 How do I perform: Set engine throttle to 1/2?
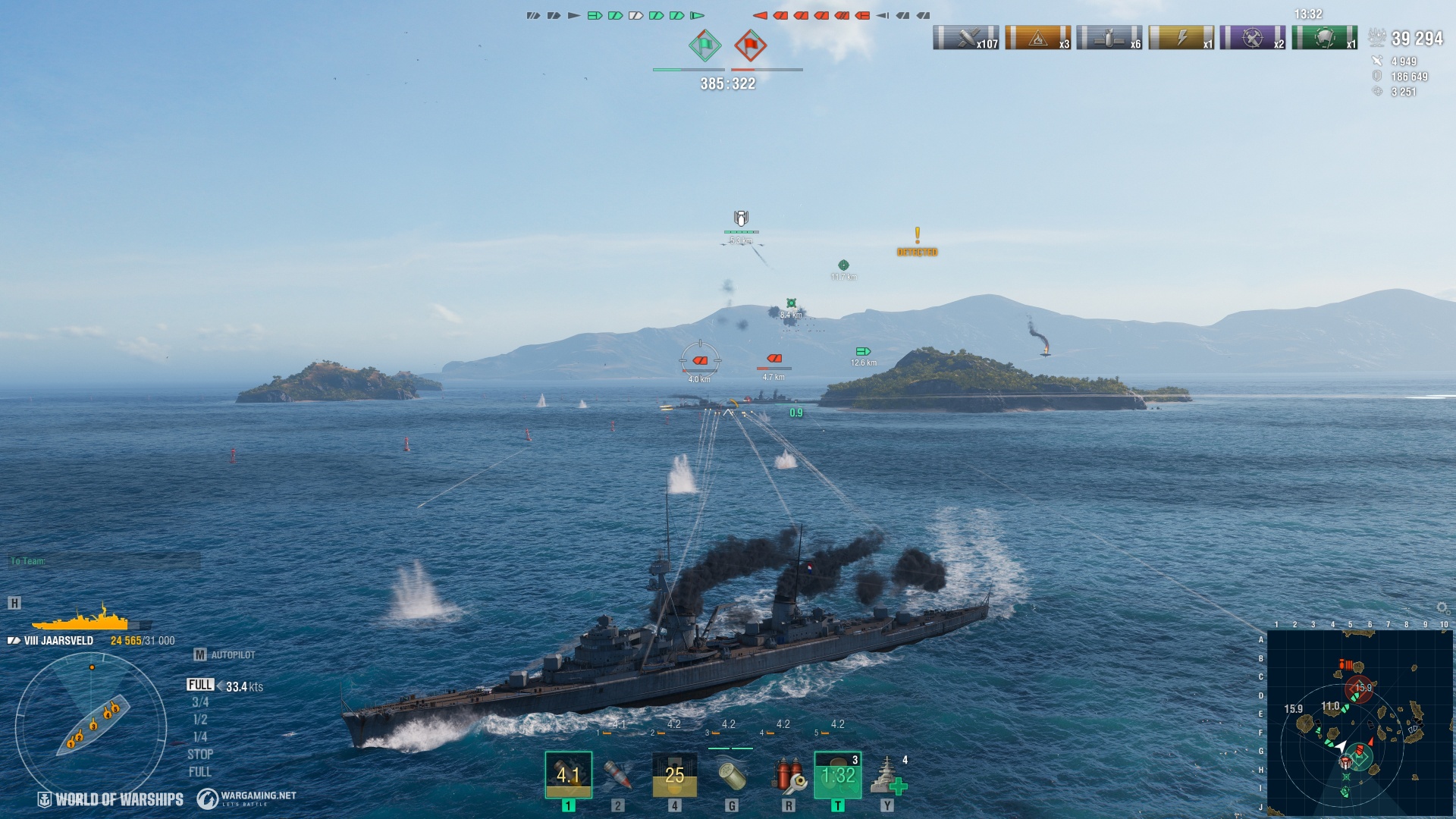200,720
